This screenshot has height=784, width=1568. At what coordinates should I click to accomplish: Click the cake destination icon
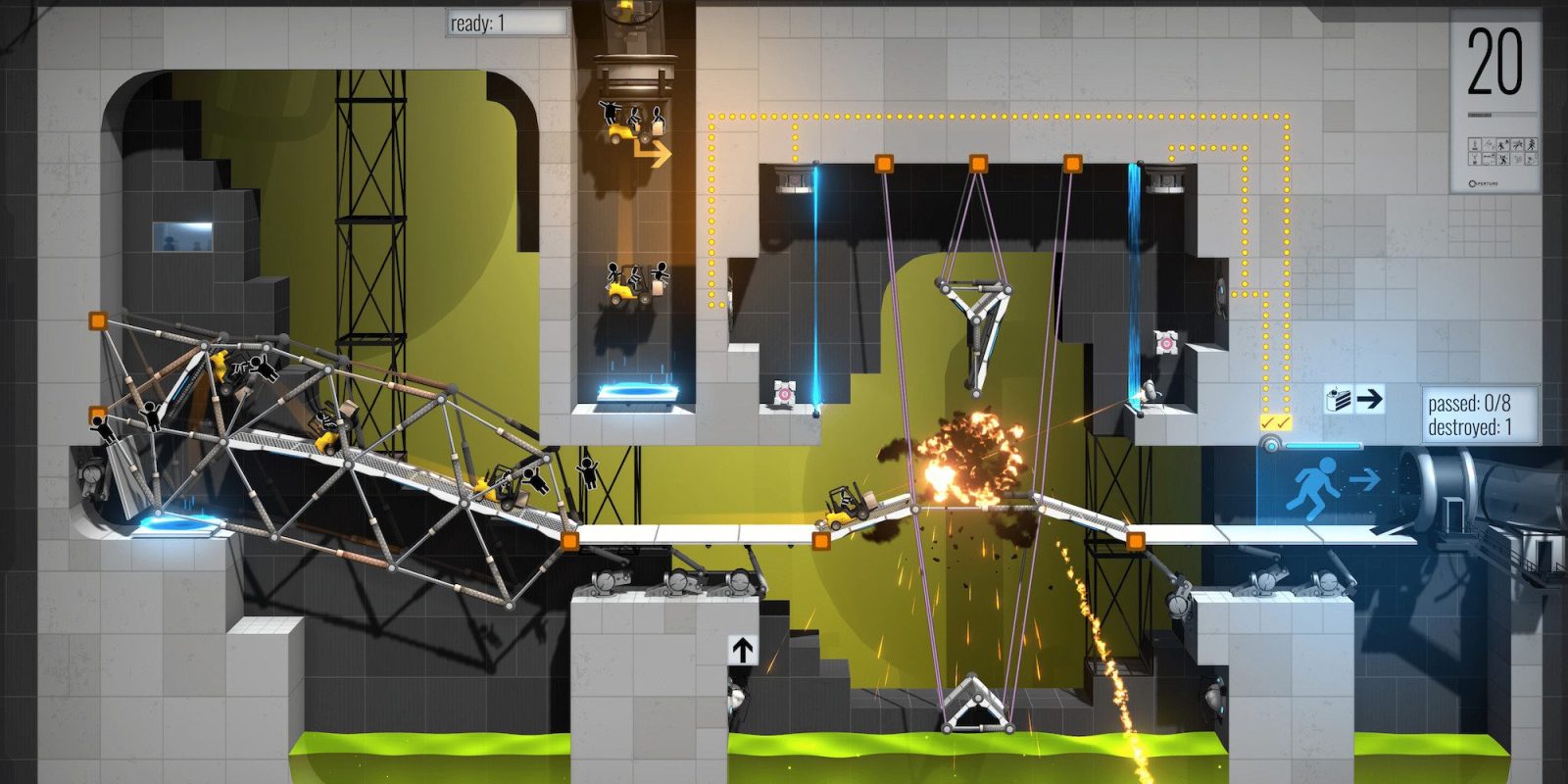coord(1339,399)
